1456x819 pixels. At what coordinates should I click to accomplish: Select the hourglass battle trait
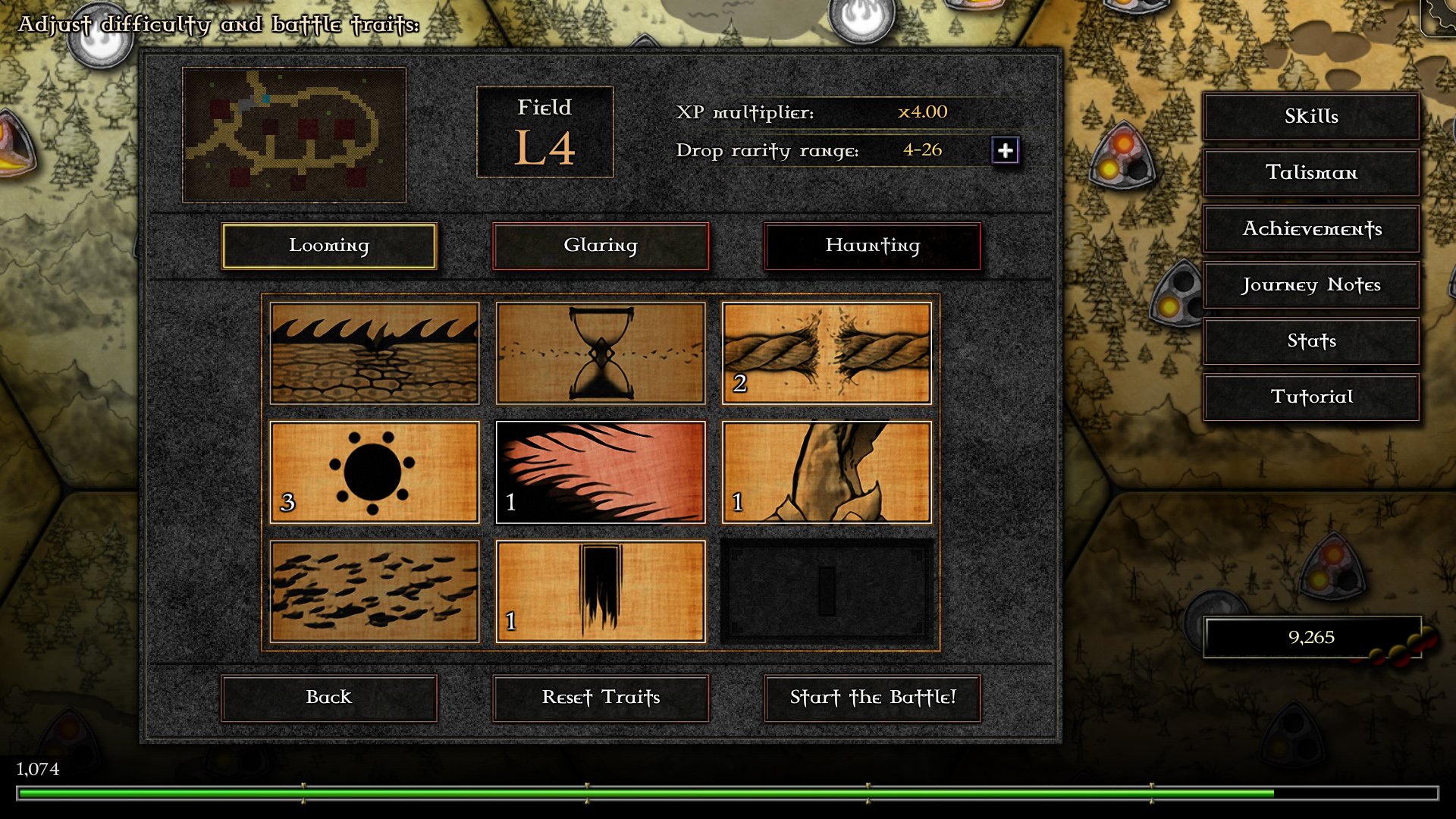pyautogui.click(x=601, y=353)
